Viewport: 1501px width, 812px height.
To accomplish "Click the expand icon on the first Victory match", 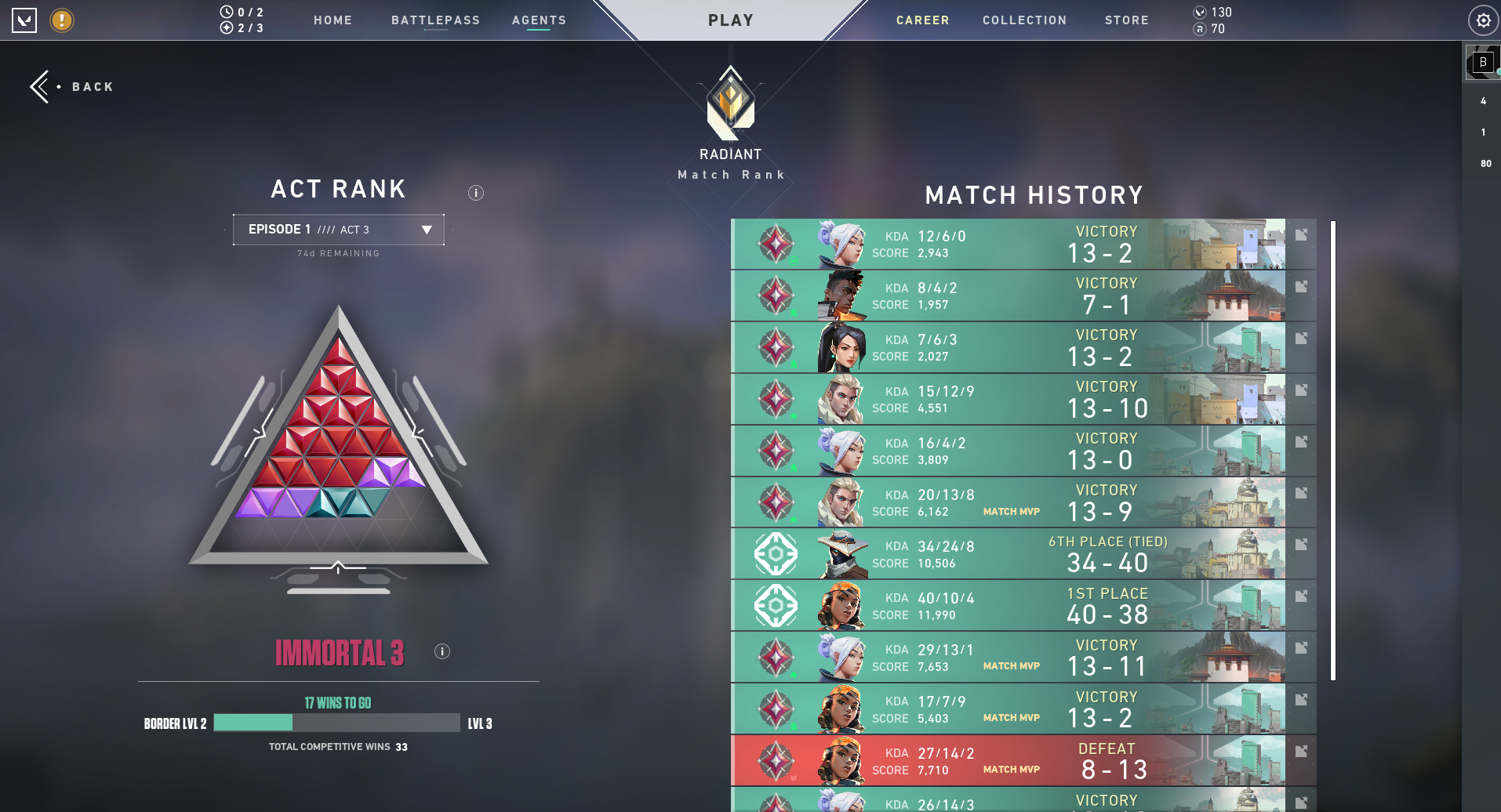I will point(1301,233).
